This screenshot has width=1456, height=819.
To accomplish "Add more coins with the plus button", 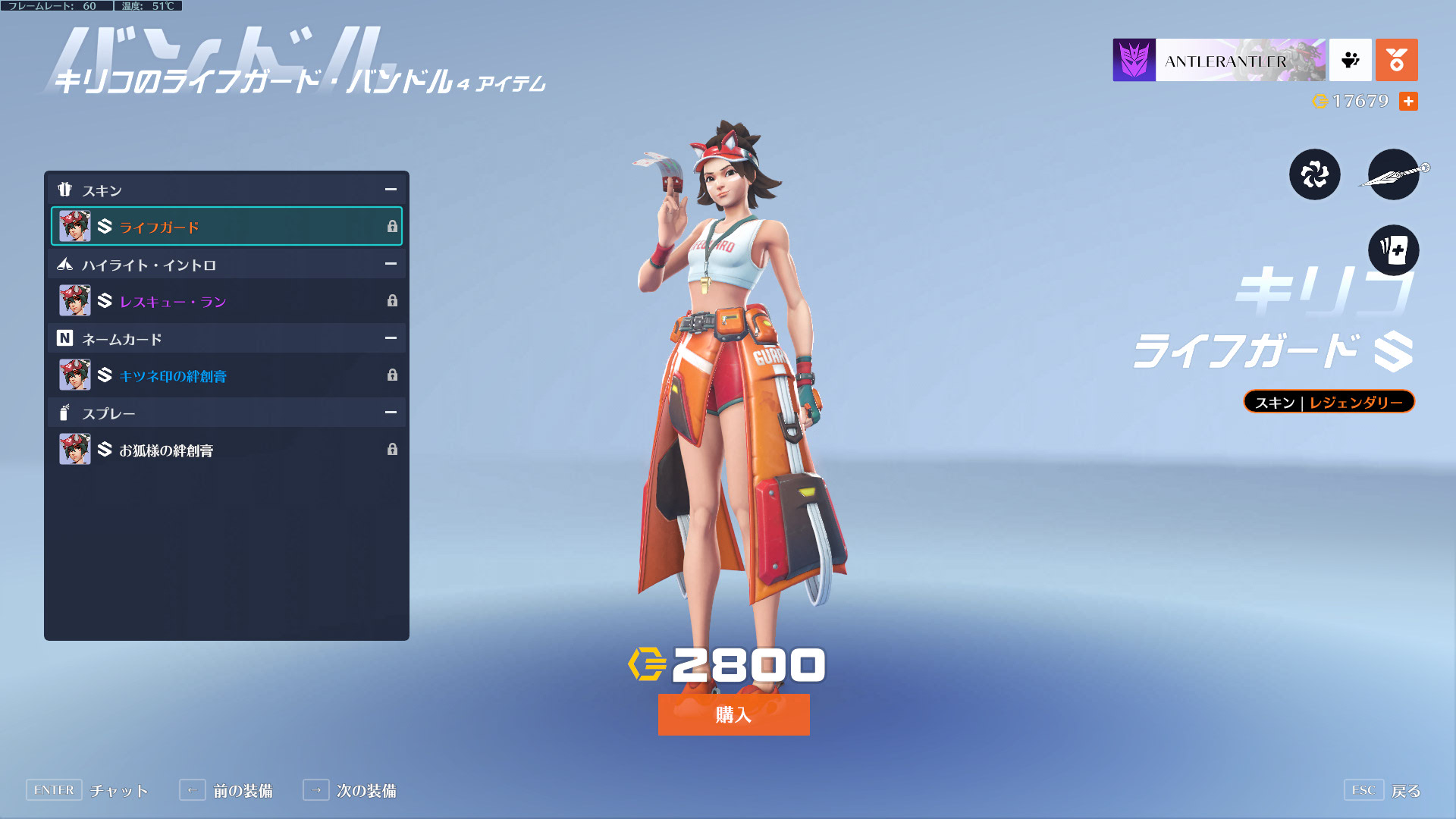I will pyautogui.click(x=1408, y=101).
